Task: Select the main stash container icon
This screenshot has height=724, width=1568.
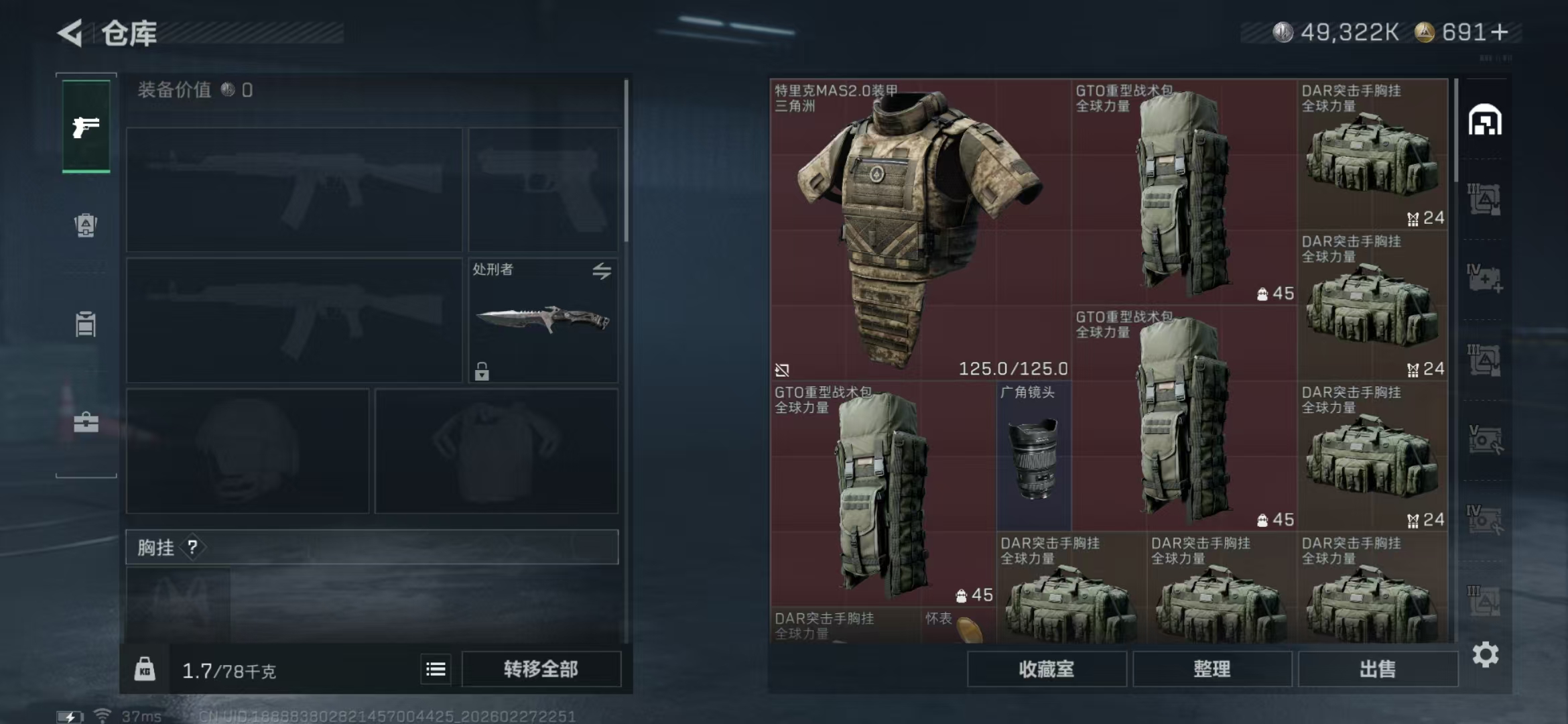Action: click(x=1485, y=121)
